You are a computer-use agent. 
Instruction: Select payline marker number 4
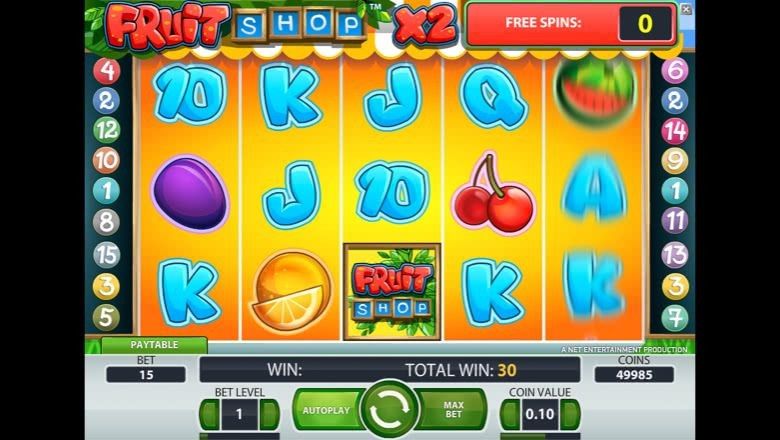(x=107, y=71)
